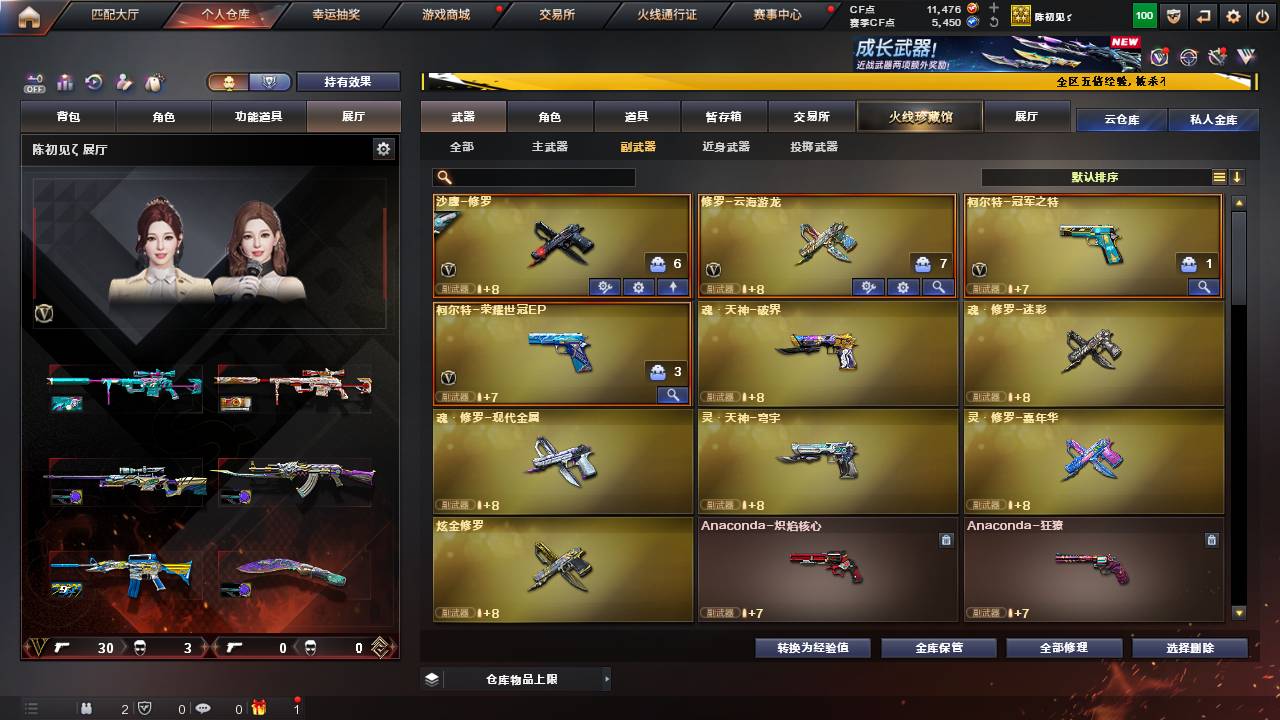
Task: Open the magnifier icon on 柯尔特-冠军之特 card
Action: tap(1201, 287)
